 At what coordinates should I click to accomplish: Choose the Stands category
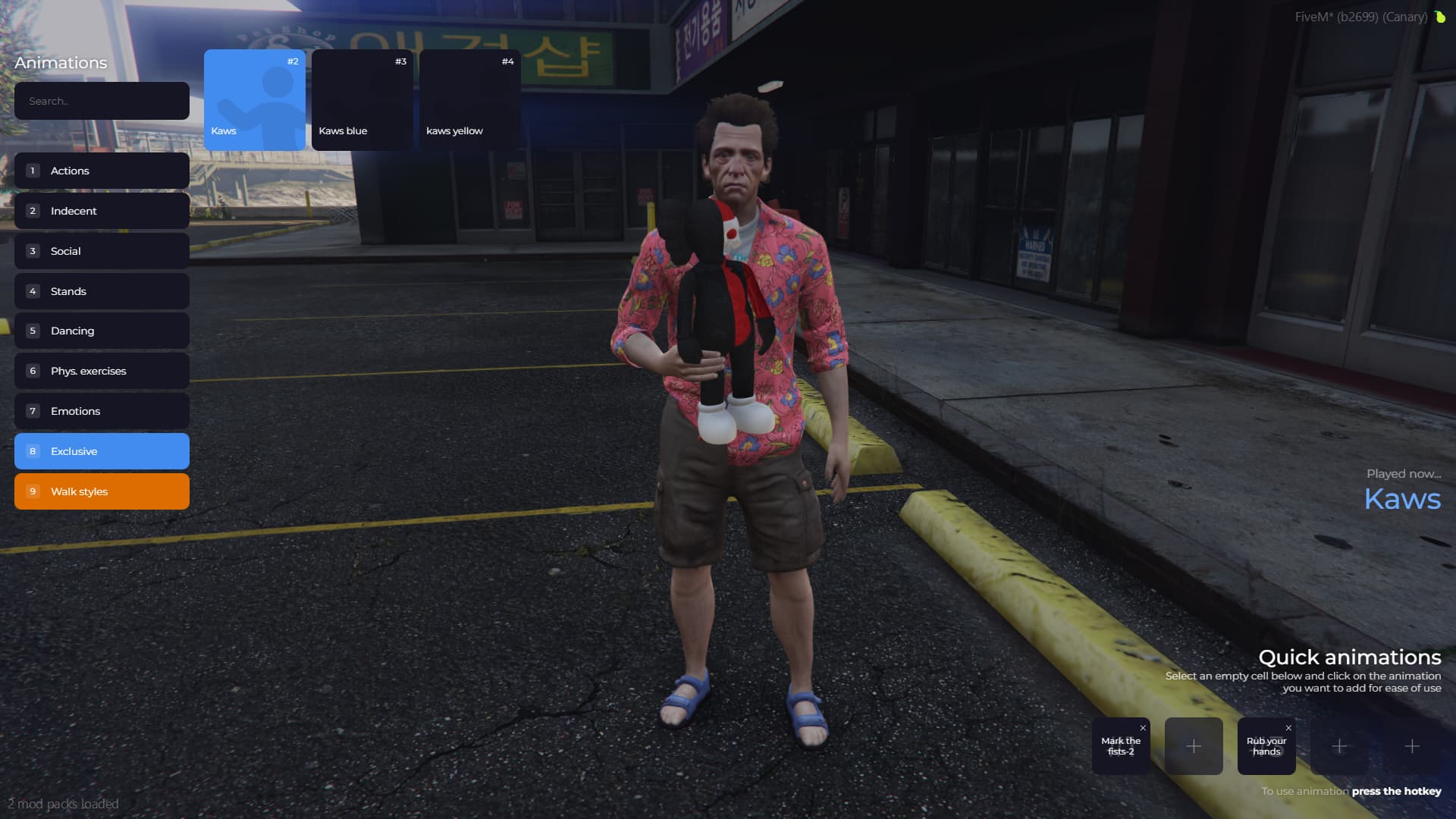coord(102,291)
